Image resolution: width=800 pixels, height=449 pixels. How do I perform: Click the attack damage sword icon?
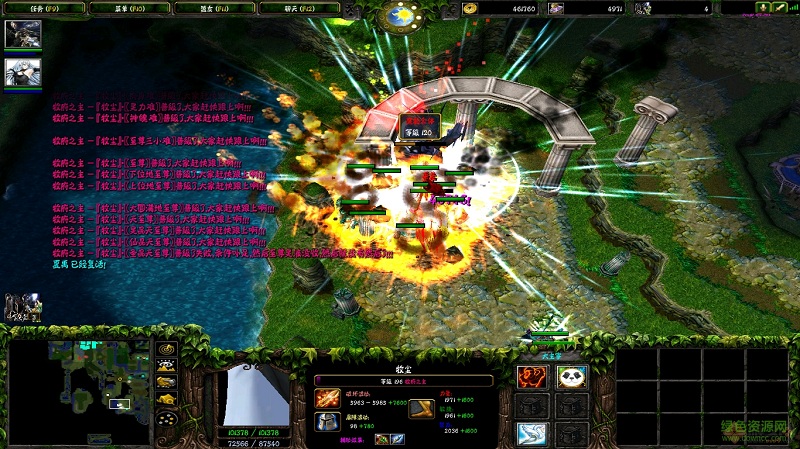tap(327, 399)
